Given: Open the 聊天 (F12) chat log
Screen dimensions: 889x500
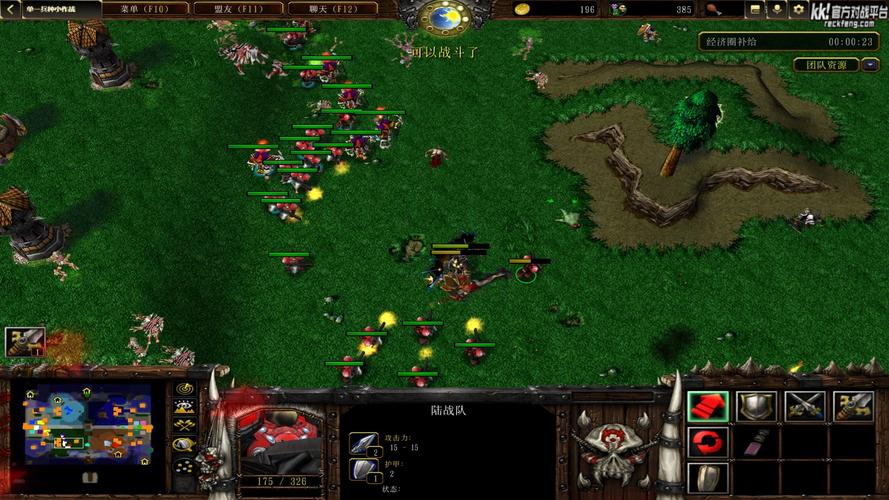Looking at the screenshot, I should (x=328, y=9).
